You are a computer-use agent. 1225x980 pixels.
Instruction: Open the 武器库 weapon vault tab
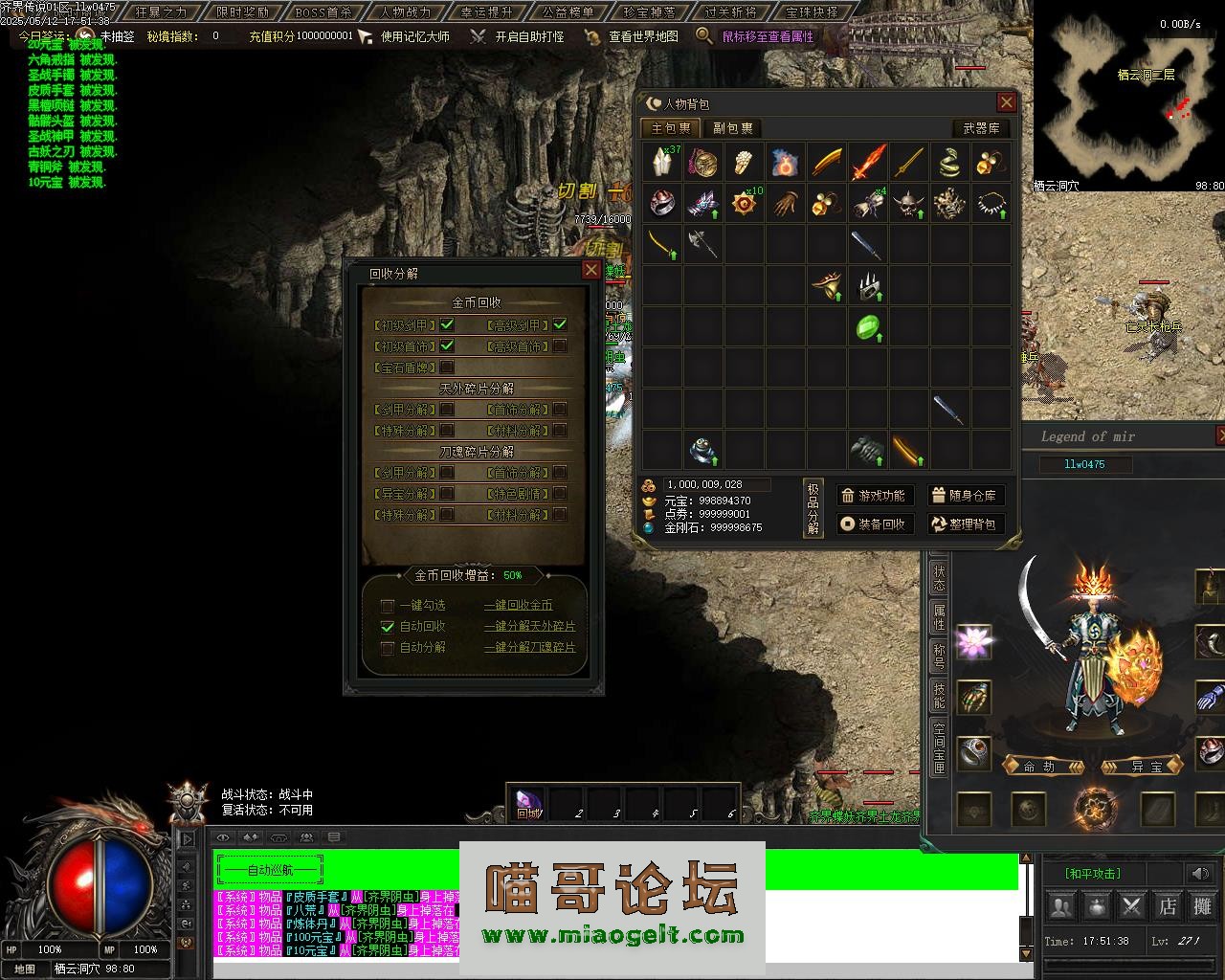(x=981, y=128)
